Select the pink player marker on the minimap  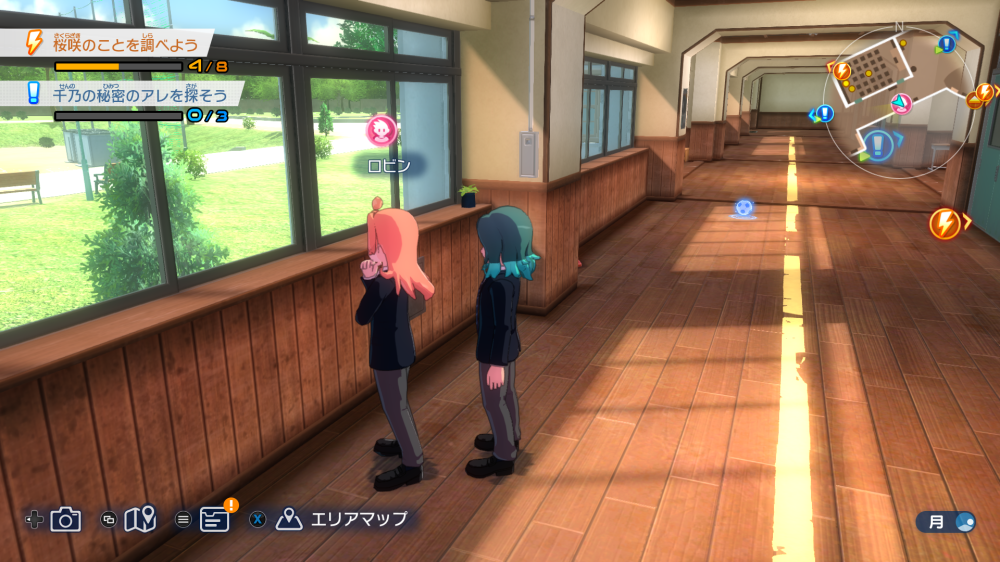[901, 104]
